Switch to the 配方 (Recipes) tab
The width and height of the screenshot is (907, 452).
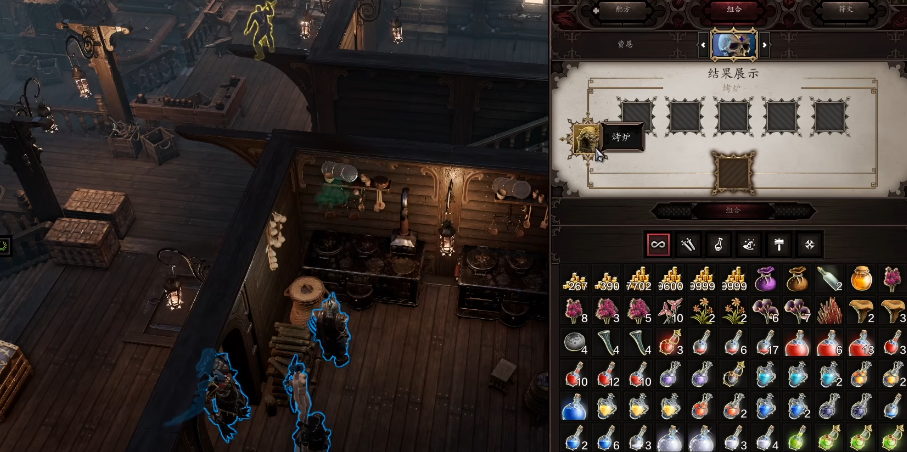pos(623,9)
